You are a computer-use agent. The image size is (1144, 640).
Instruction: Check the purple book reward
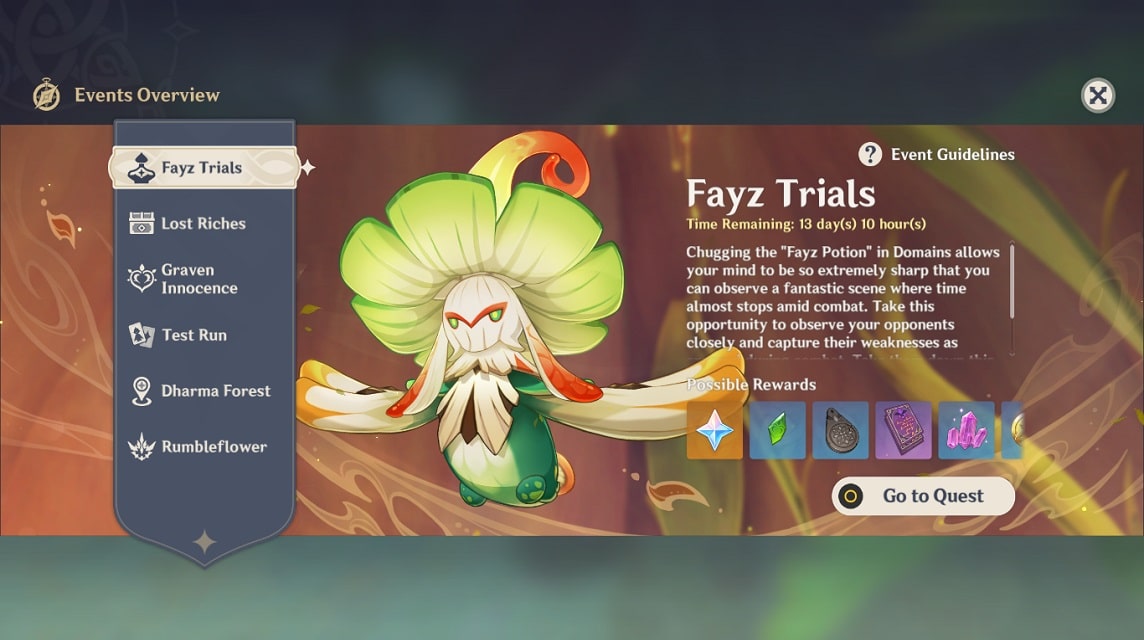pyautogui.click(x=903, y=430)
